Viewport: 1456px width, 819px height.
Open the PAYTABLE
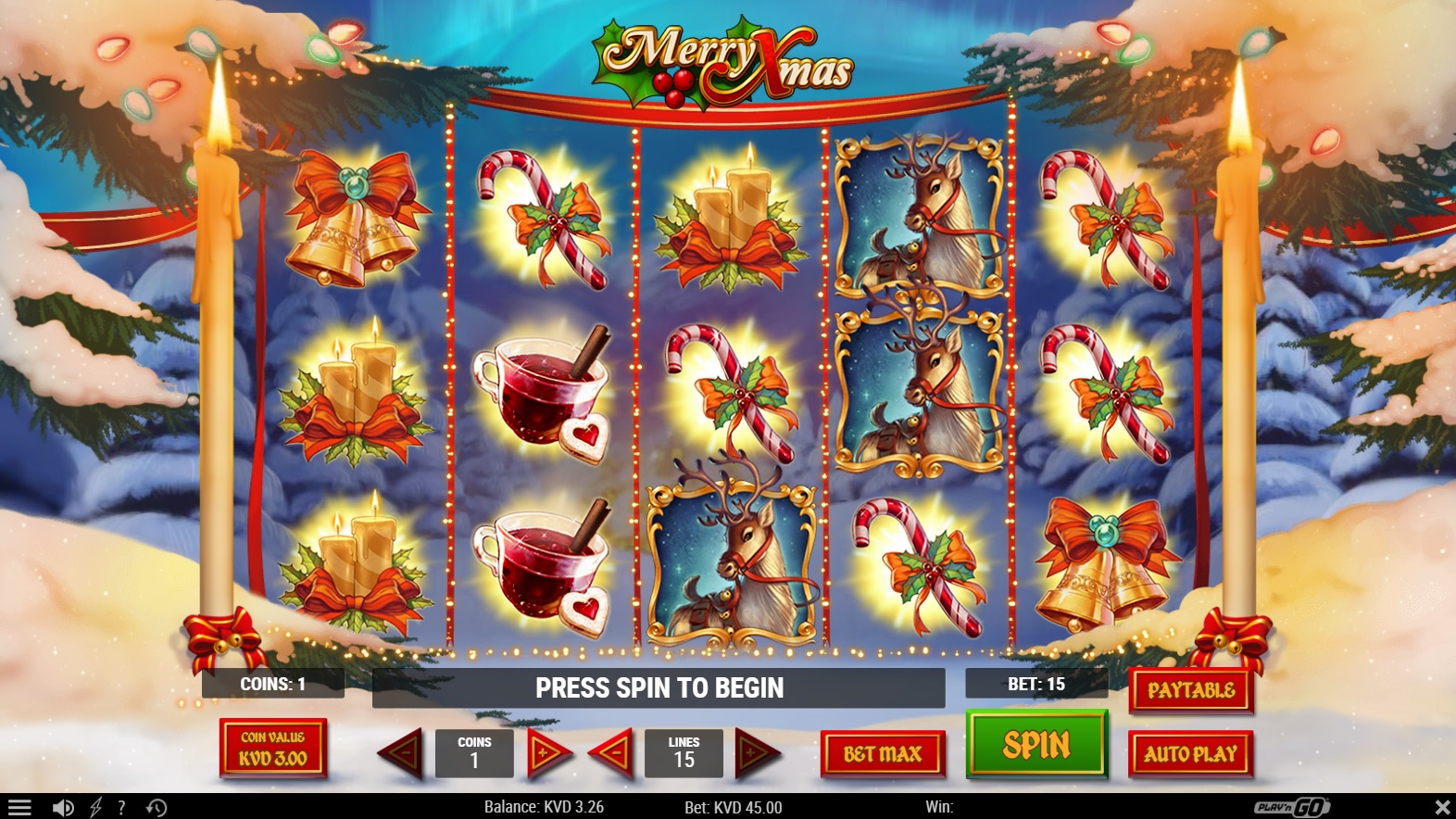point(1191,690)
